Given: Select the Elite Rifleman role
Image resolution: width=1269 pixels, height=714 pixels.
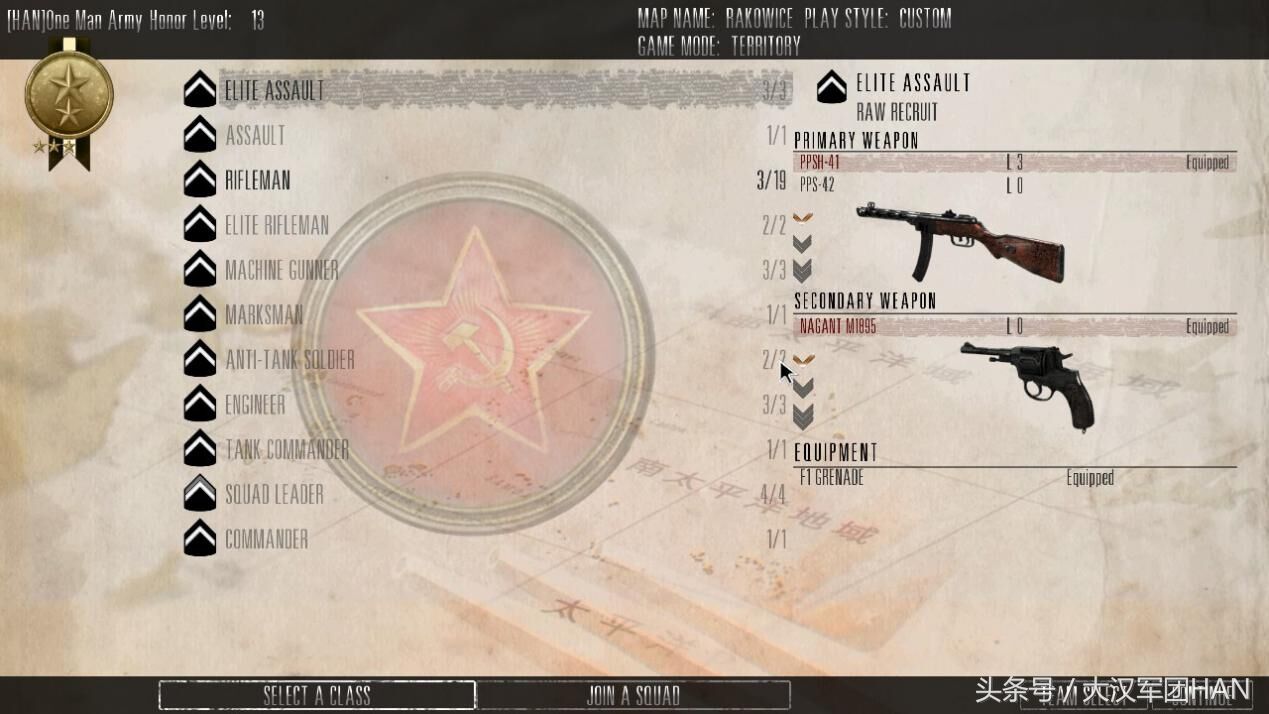Looking at the screenshot, I should tap(276, 225).
